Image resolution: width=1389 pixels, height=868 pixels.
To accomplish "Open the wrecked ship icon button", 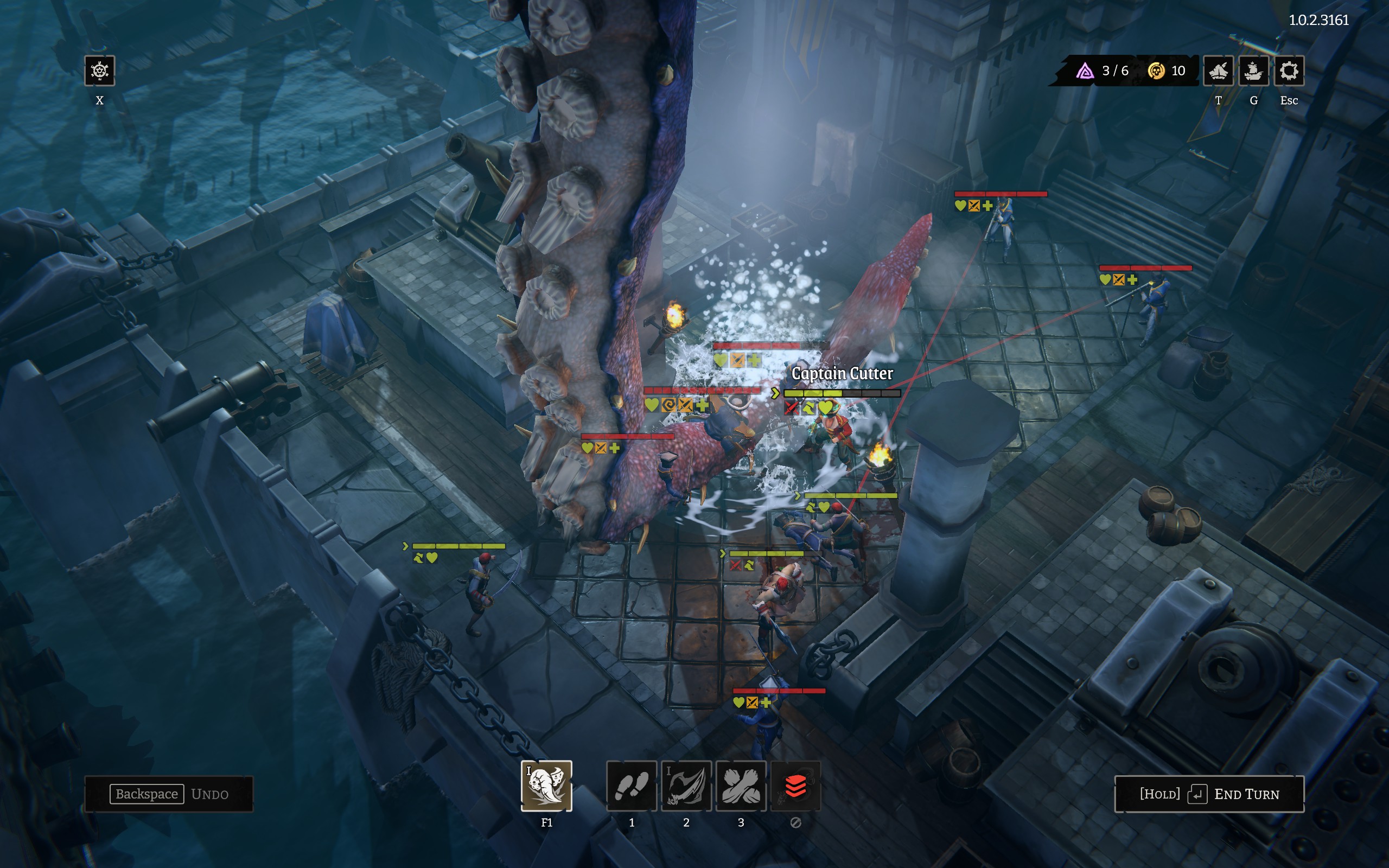I will pyautogui.click(x=1218, y=71).
